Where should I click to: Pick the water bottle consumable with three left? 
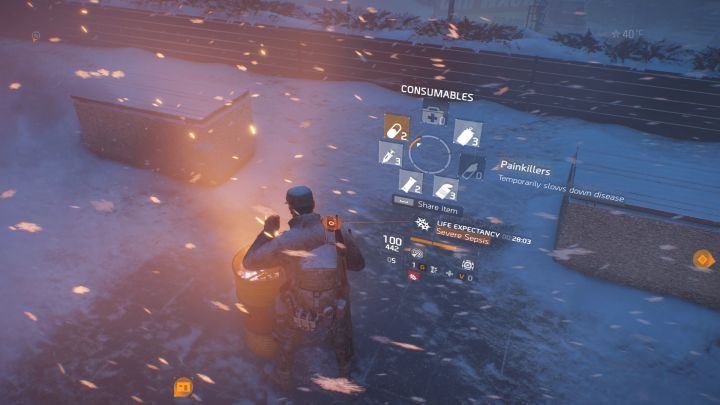tap(467, 132)
